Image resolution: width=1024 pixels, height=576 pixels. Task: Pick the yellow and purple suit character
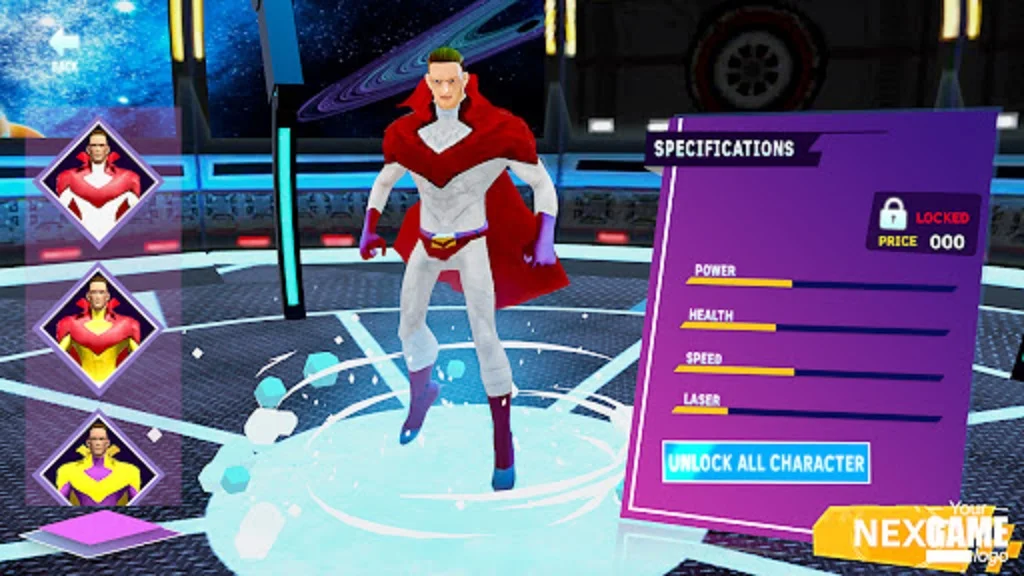click(x=98, y=463)
